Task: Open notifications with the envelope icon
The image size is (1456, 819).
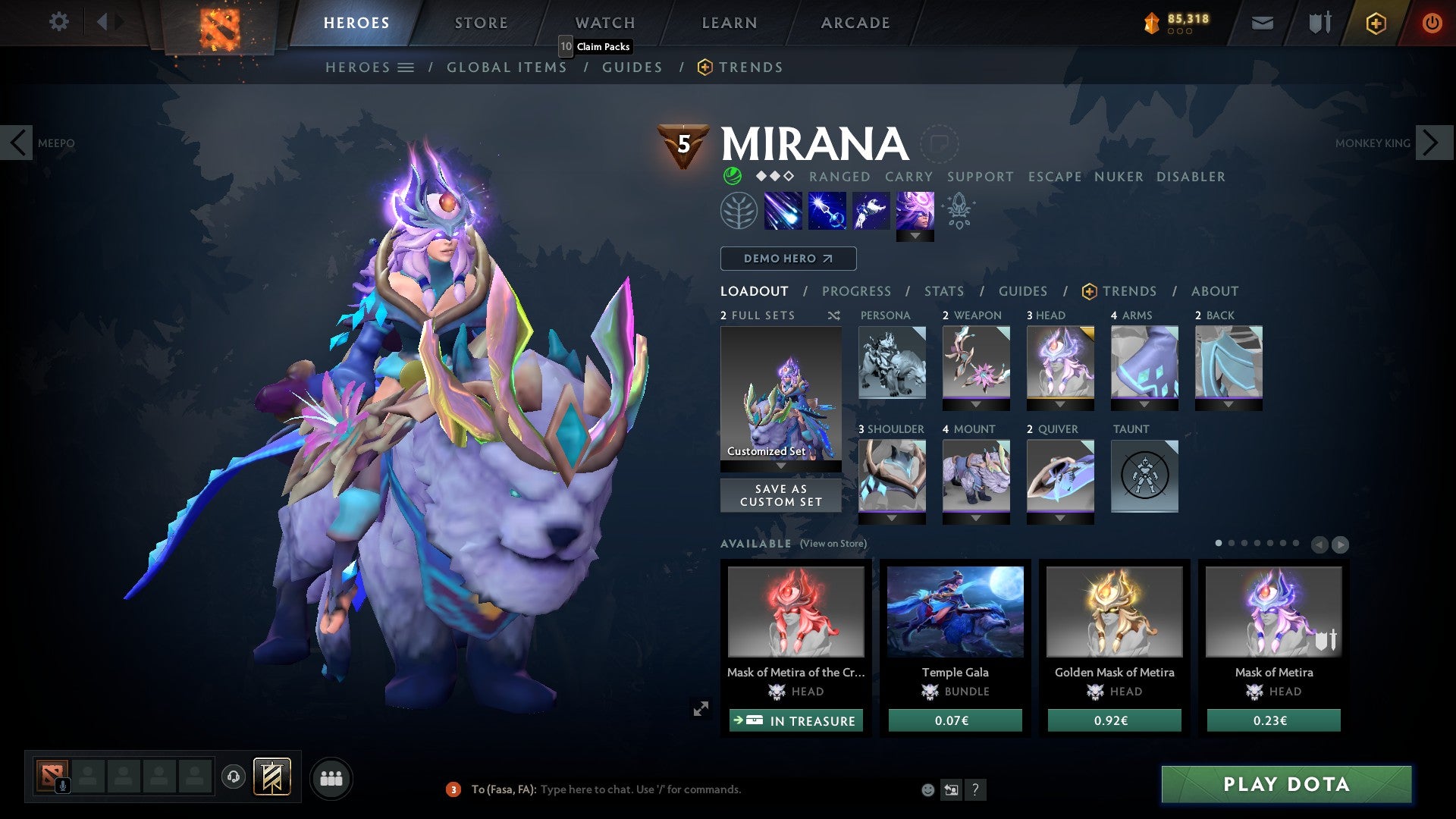Action: pyautogui.click(x=1262, y=23)
